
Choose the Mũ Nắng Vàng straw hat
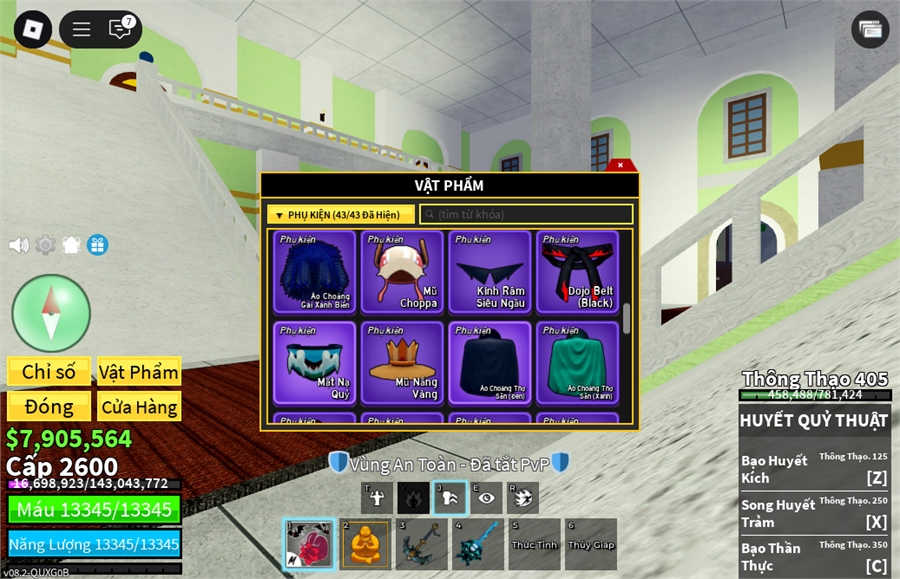pyautogui.click(x=402, y=361)
